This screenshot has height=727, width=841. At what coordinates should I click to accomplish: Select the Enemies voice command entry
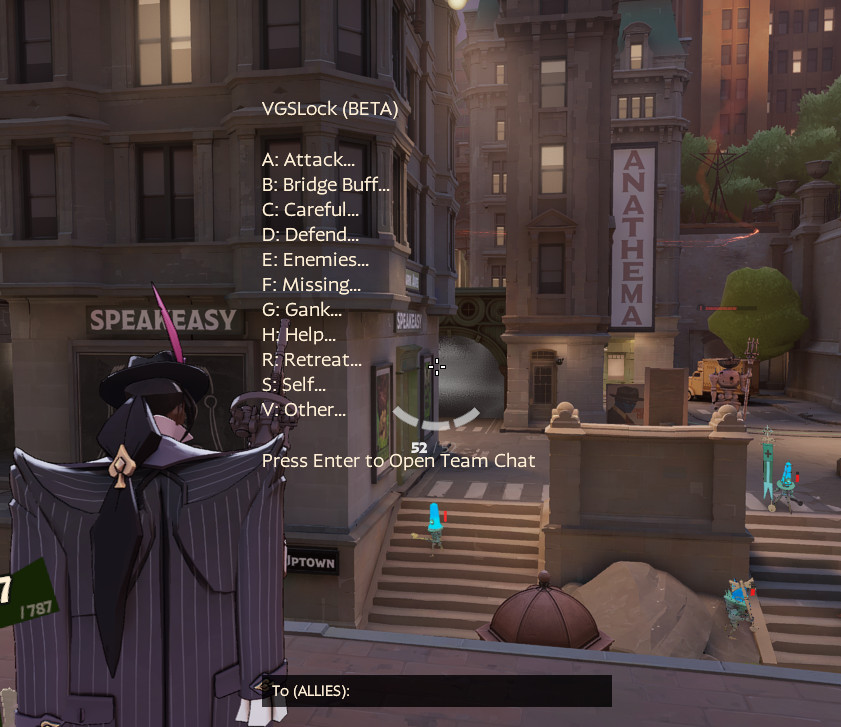[x=315, y=260]
